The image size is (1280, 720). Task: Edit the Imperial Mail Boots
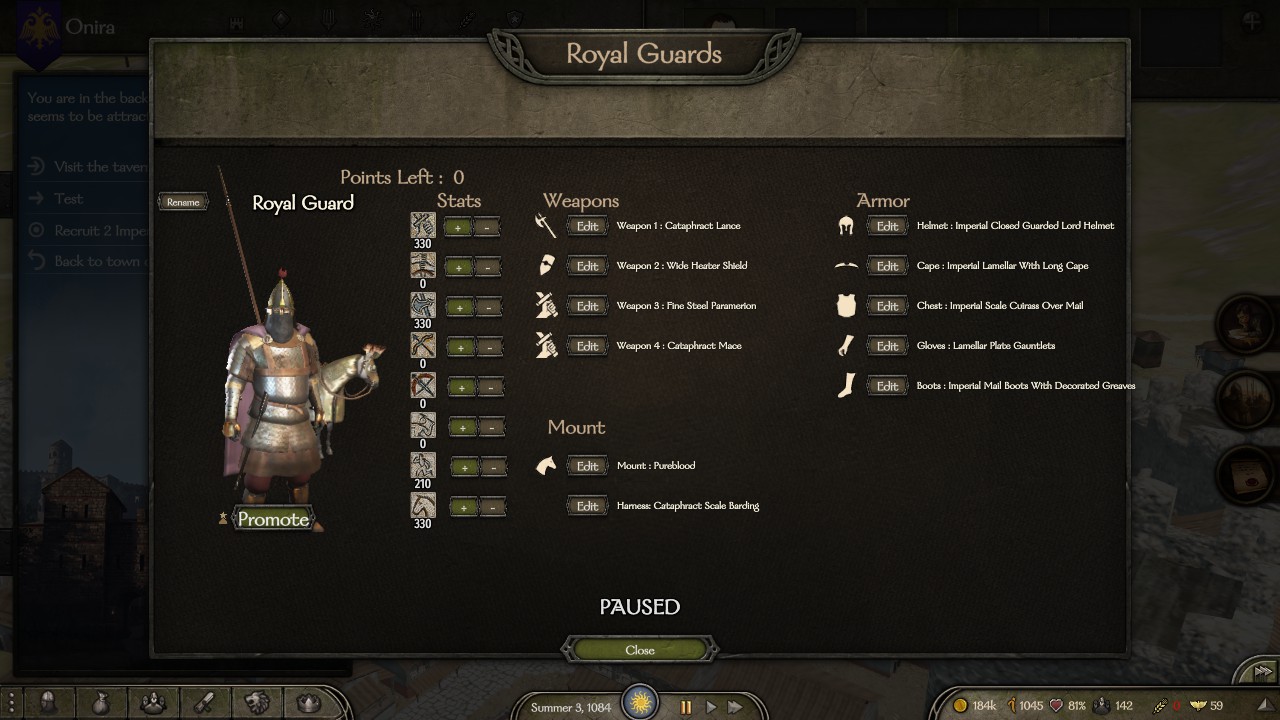pos(887,386)
